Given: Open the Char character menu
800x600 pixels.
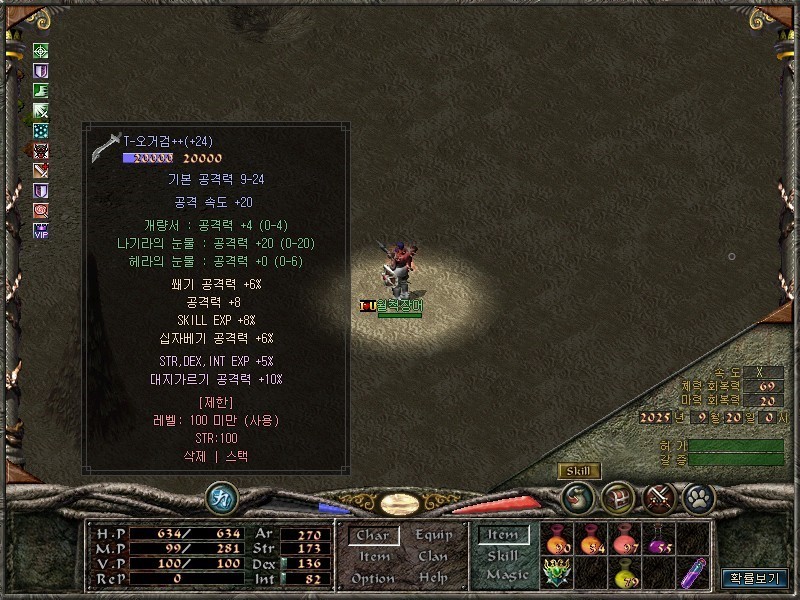Looking at the screenshot, I should coord(372,536).
